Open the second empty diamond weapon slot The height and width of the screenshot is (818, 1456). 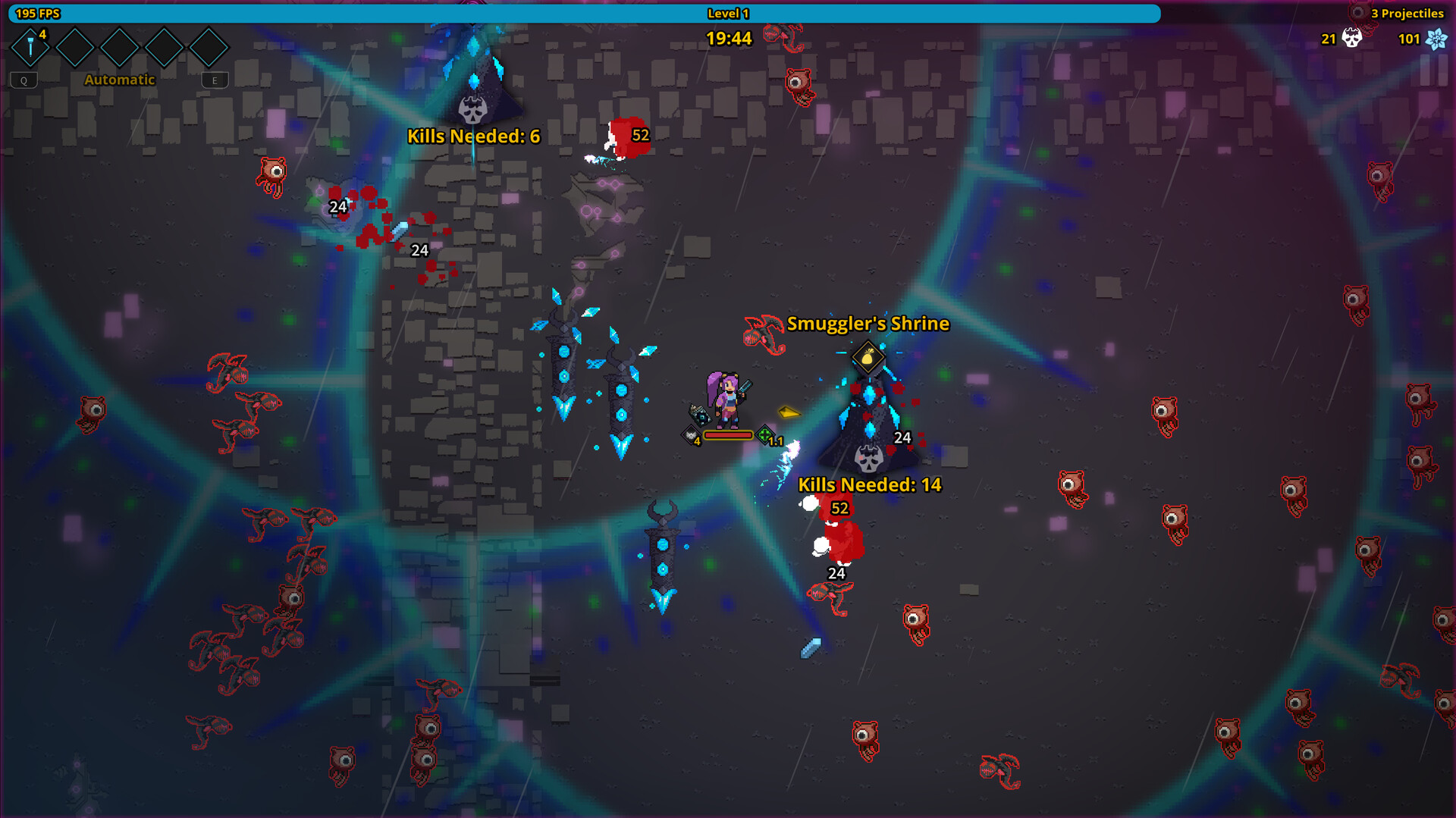point(74,47)
